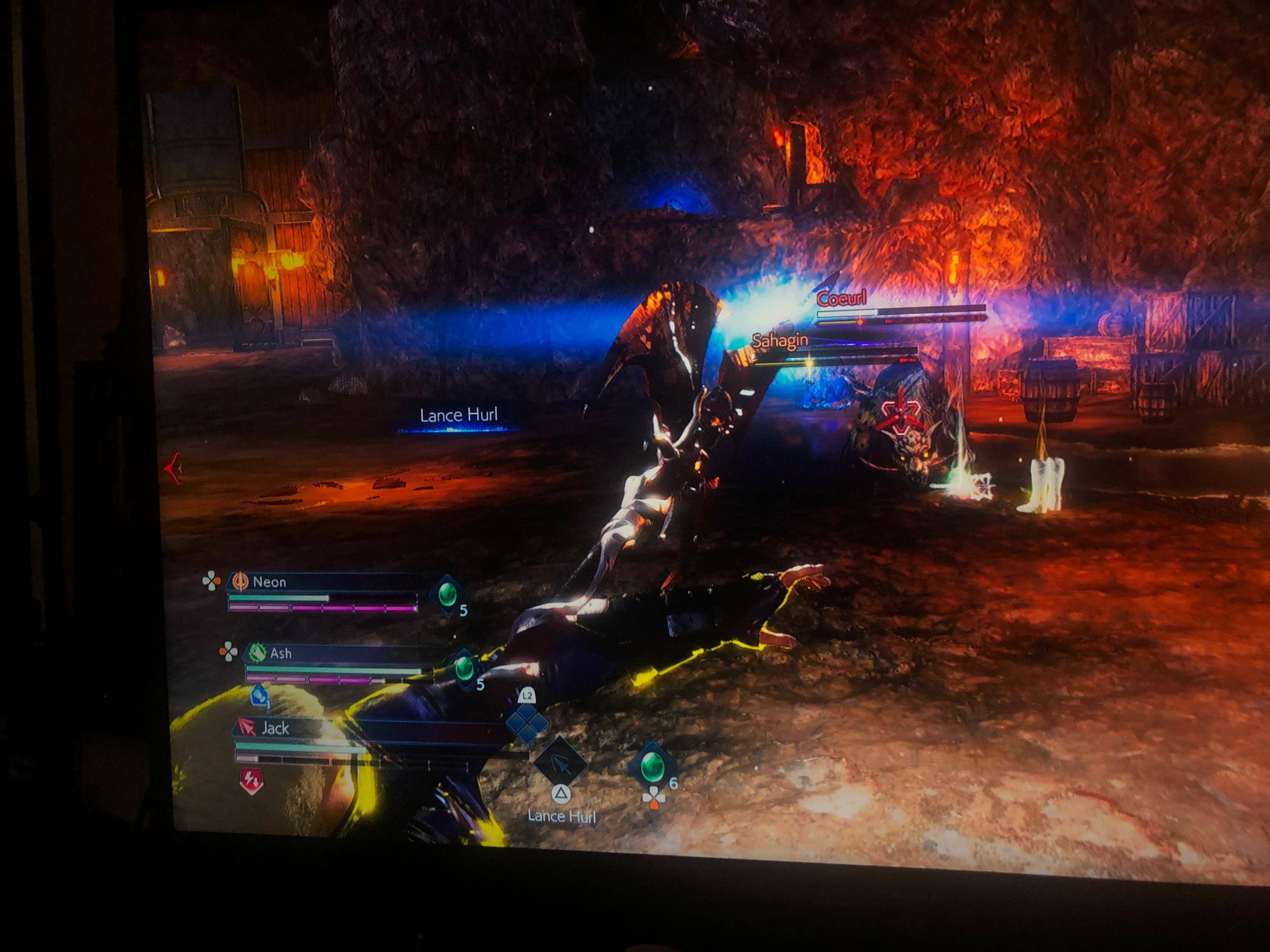This screenshot has width=1270, height=952.
Task: Click Jack's red spear job emblem
Action: click(x=246, y=728)
